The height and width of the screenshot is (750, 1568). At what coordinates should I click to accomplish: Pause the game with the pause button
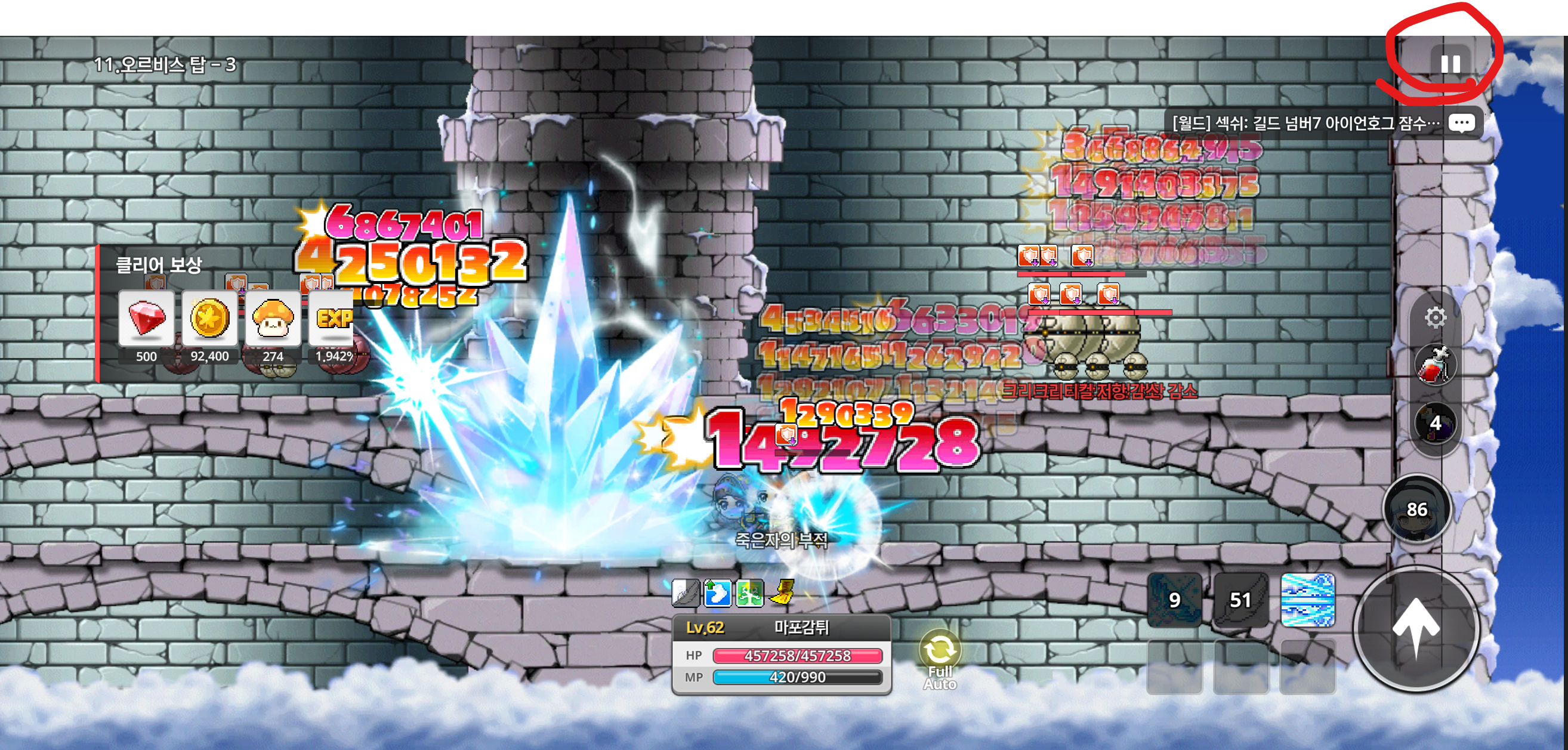click(1450, 63)
